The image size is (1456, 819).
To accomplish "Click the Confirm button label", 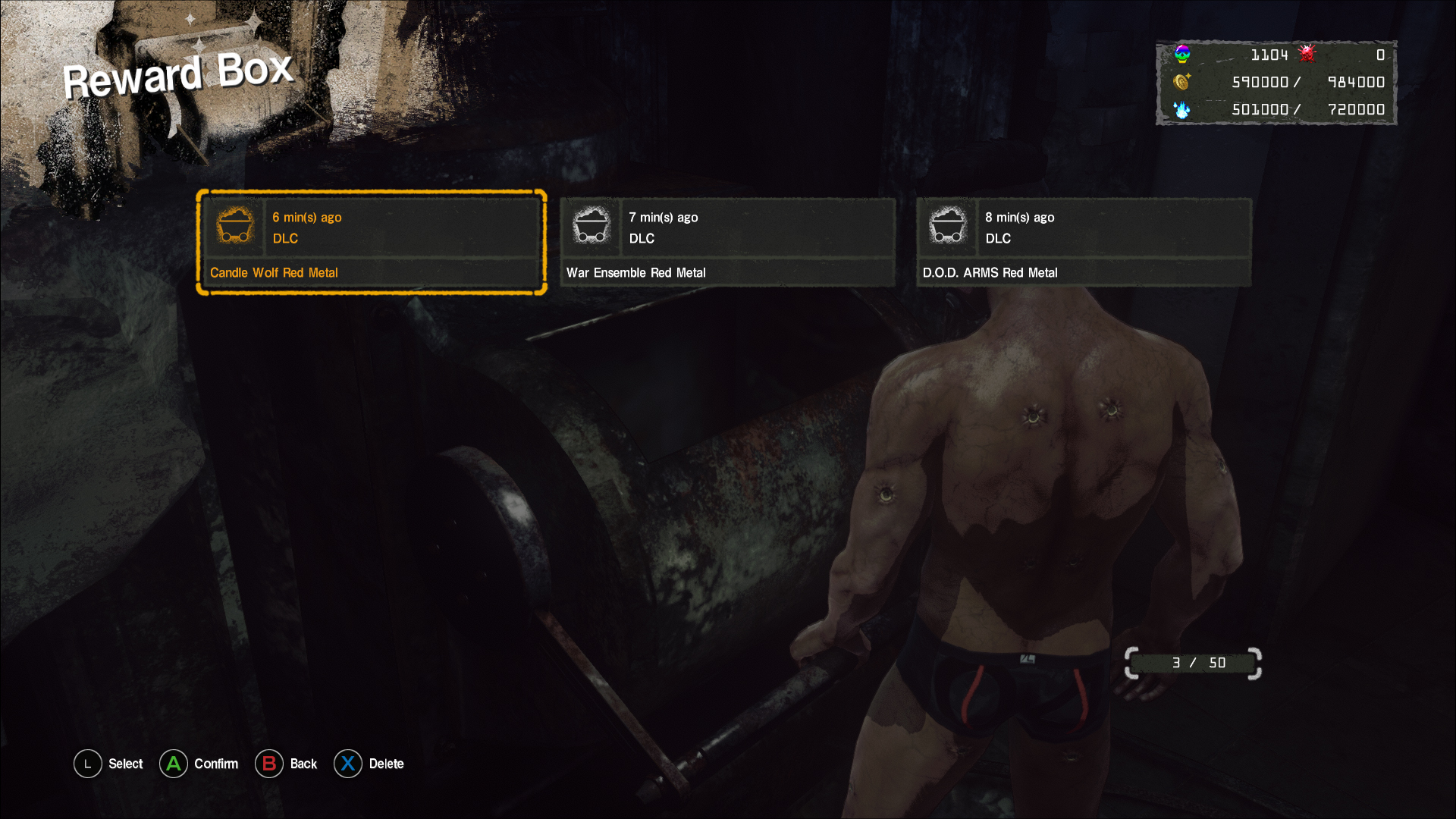I will (215, 764).
